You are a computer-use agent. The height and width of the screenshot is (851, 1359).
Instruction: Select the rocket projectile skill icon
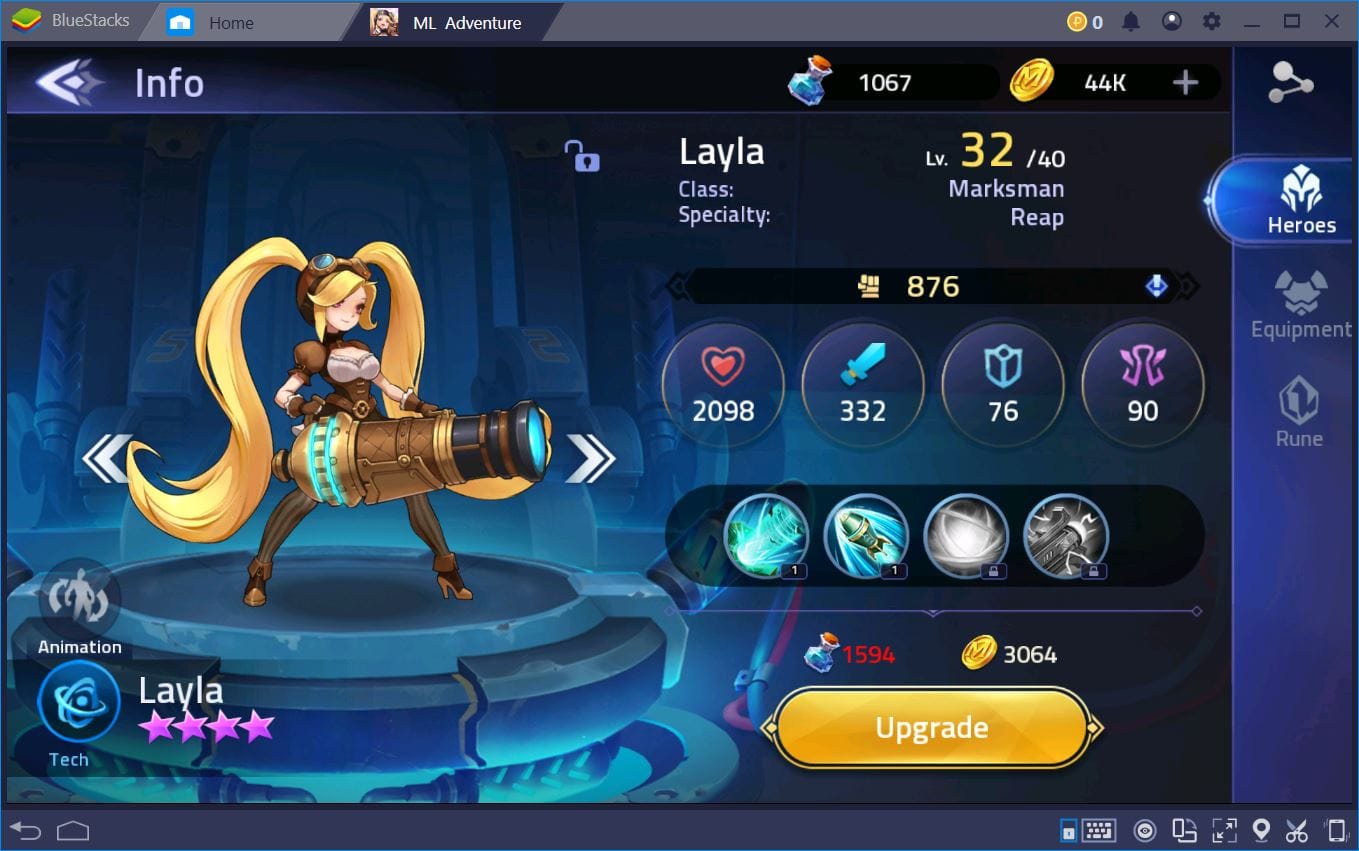(866, 537)
